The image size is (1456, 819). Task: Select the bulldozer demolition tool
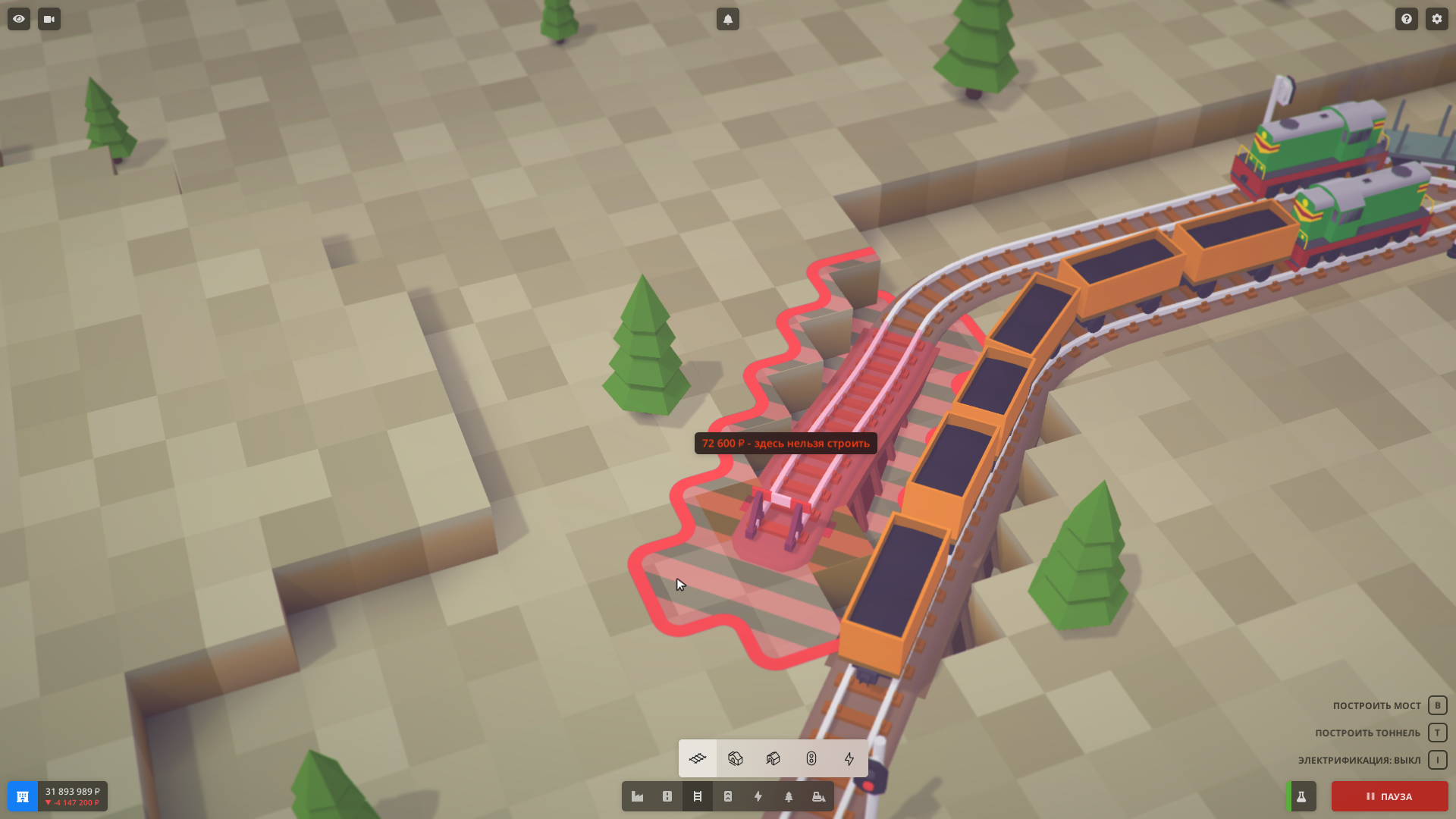[817, 796]
